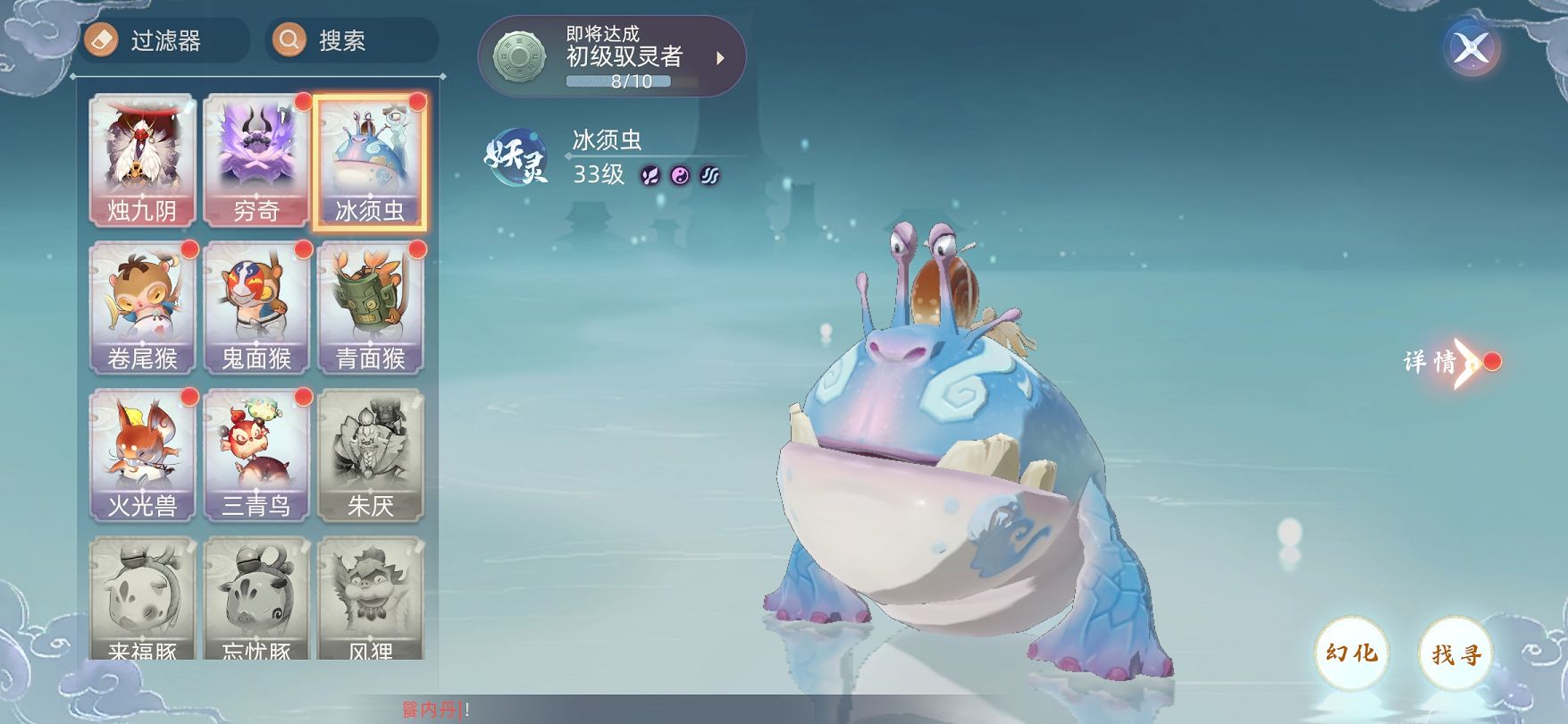Open the 搜索 search box

tap(351, 41)
